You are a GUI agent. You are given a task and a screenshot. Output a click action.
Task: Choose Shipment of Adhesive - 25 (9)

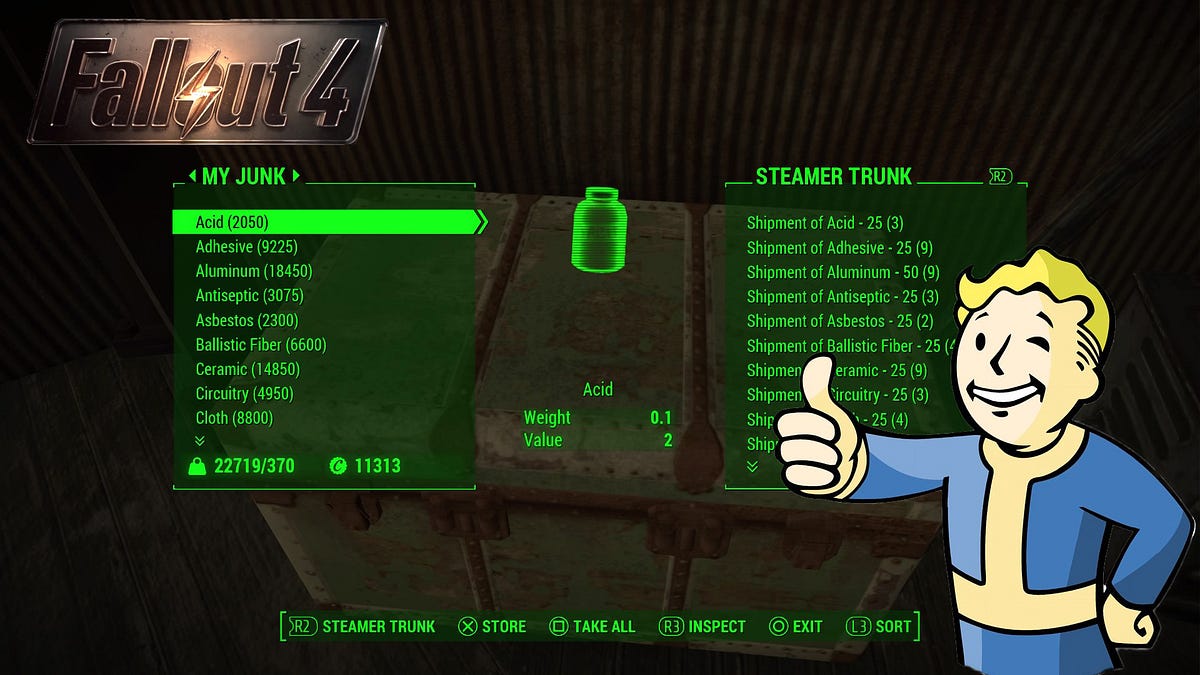point(839,248)
